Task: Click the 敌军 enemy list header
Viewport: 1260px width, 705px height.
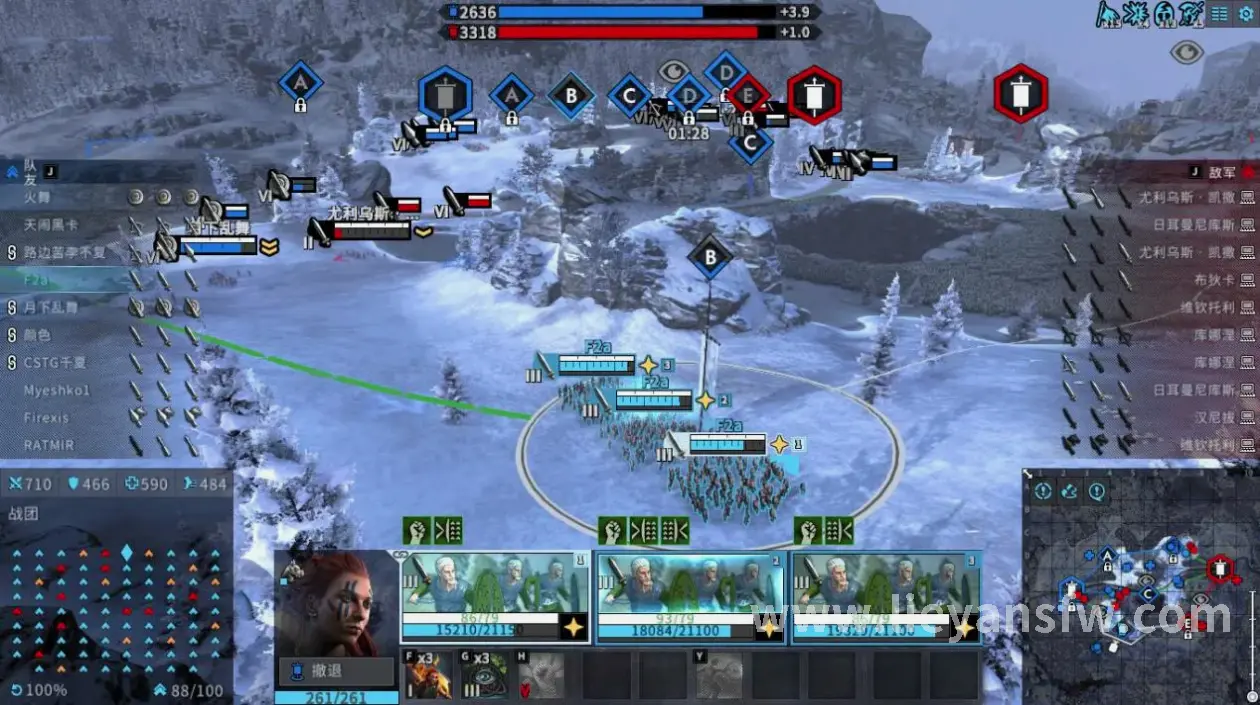Action: pyautogui.click(x=1222, y=172)
